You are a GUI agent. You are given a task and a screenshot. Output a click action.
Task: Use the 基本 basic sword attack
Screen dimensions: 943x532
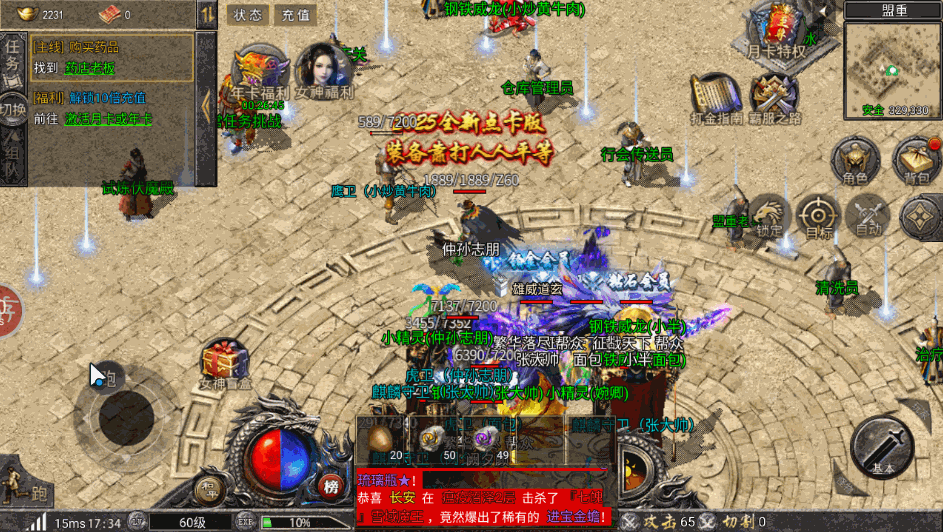[x=884, y=448]
